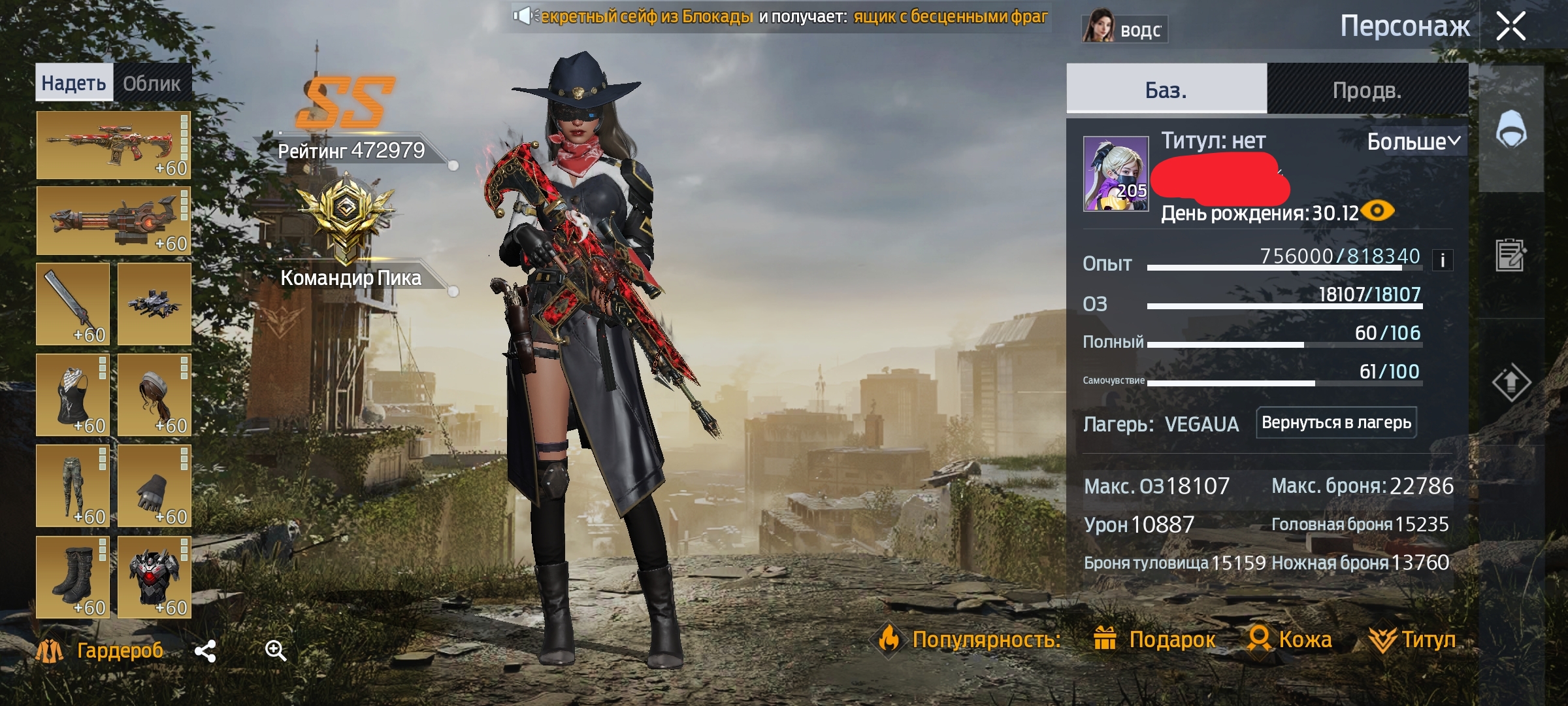Open the Титул title menu
1568x706 pixels.
pyautogui.click(x=1413, y=639)
